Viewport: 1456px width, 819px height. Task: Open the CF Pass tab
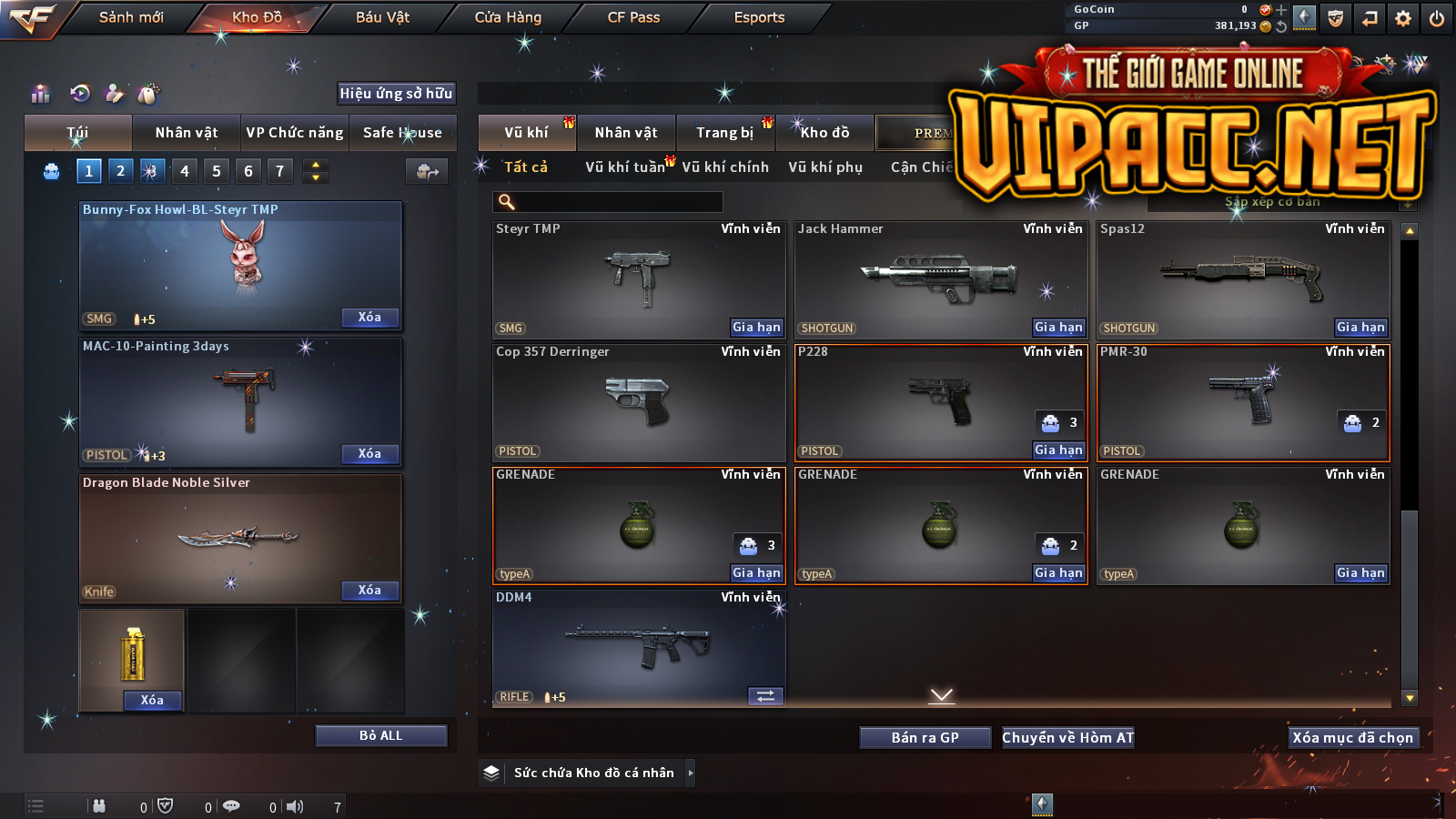[x=633, y=17]
